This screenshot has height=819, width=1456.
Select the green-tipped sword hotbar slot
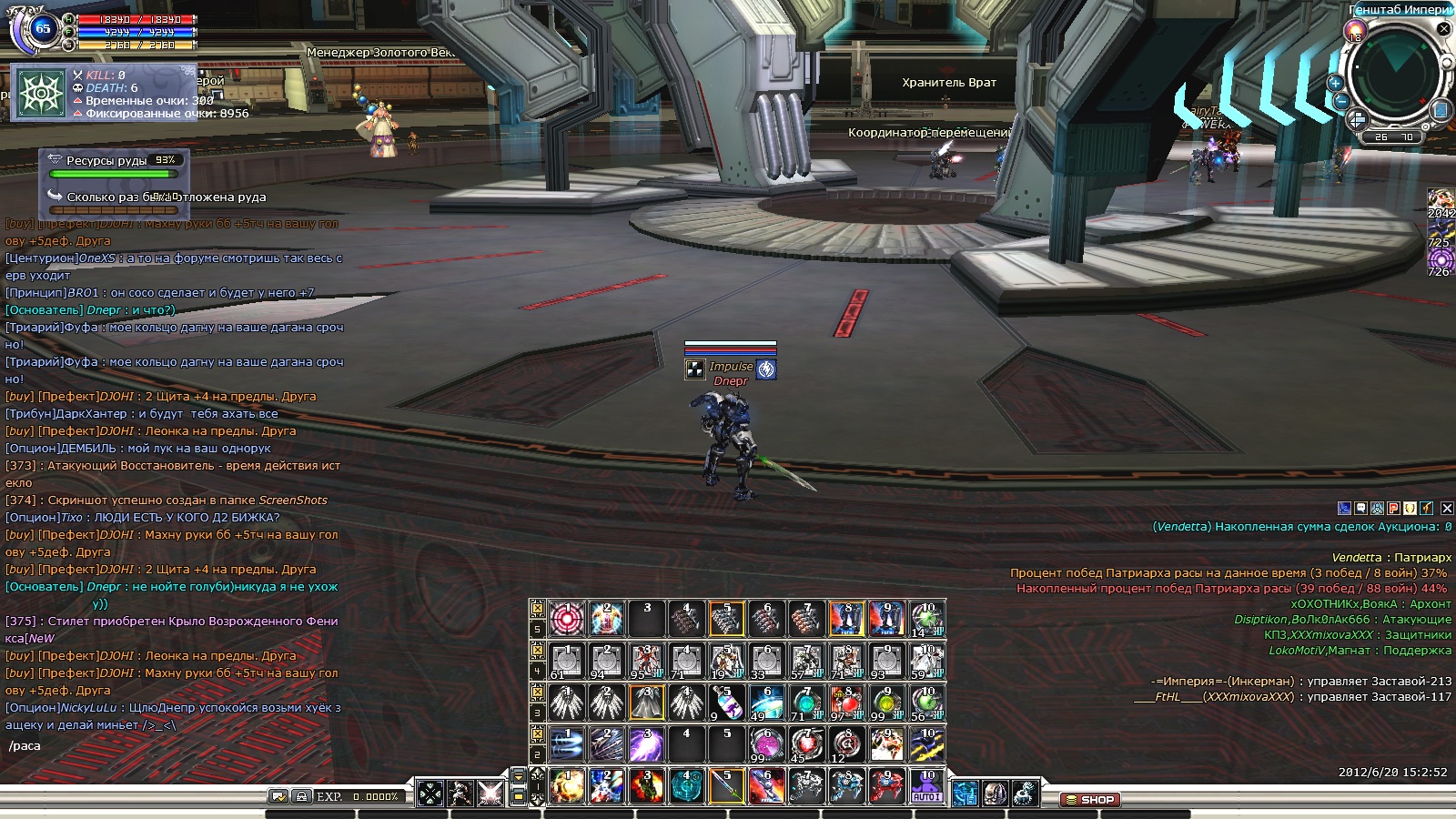pos(726,787)
